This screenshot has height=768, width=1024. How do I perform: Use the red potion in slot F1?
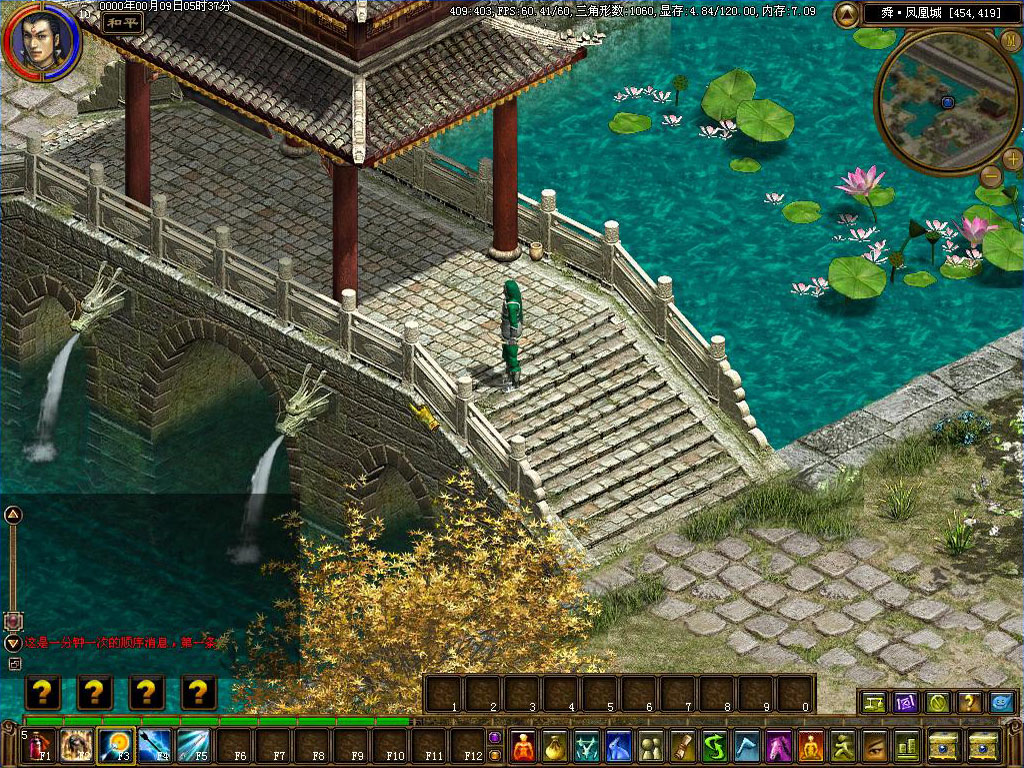[x=40, y=745]
